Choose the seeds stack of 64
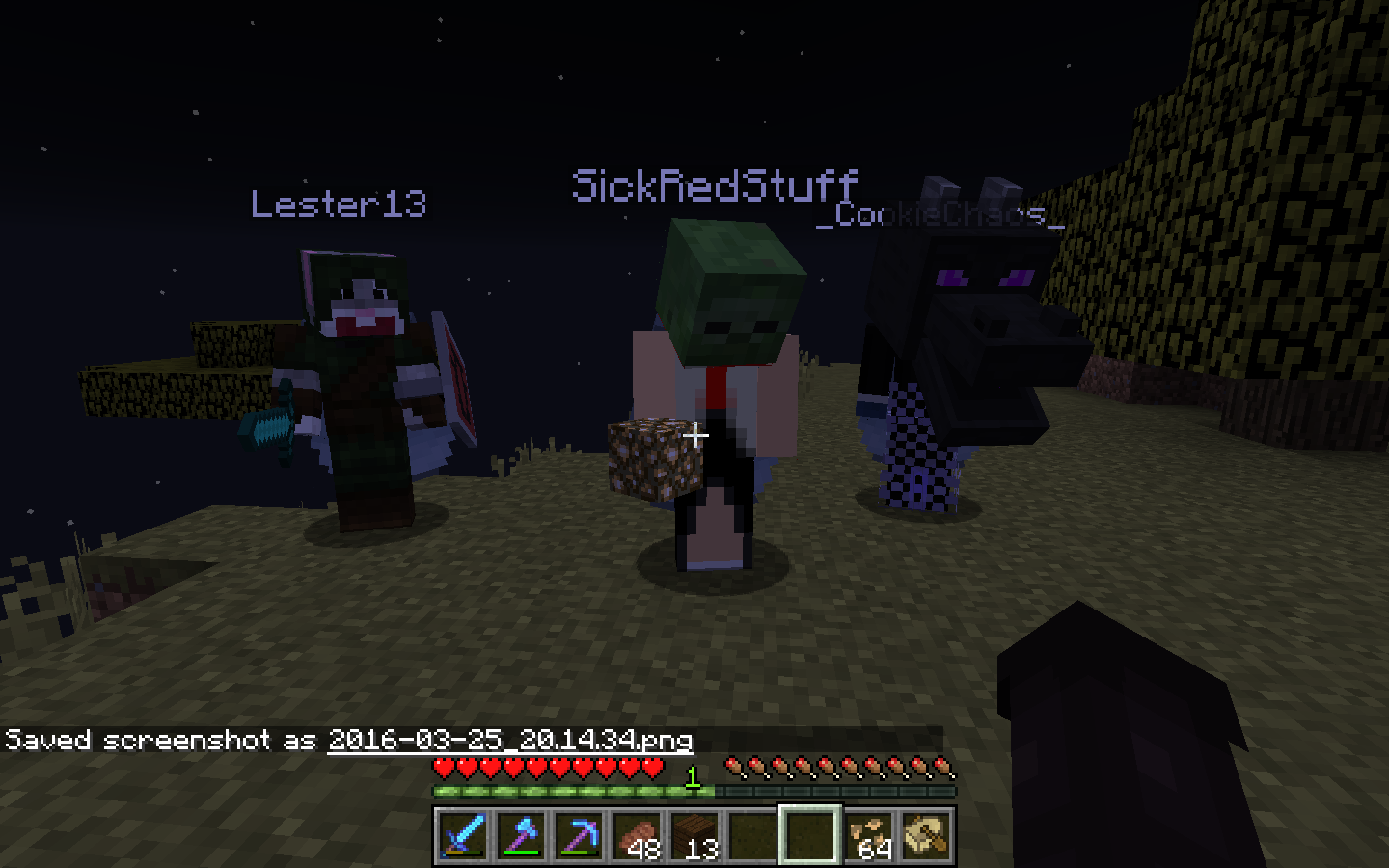This screenshot has width=1389, height=868. (868, 834)
